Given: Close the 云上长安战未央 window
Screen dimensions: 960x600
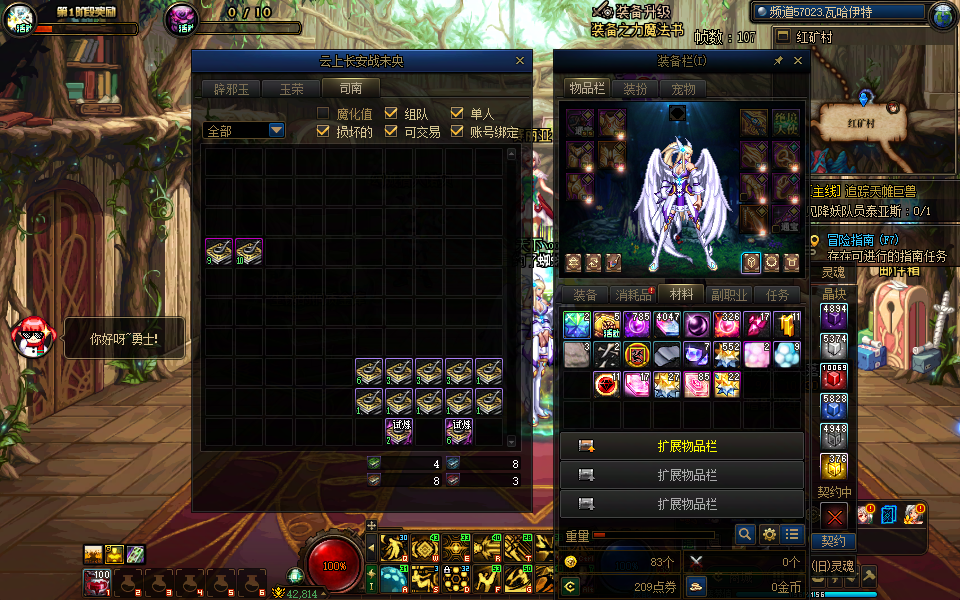Looking at the screenshot, I should 520,61.
